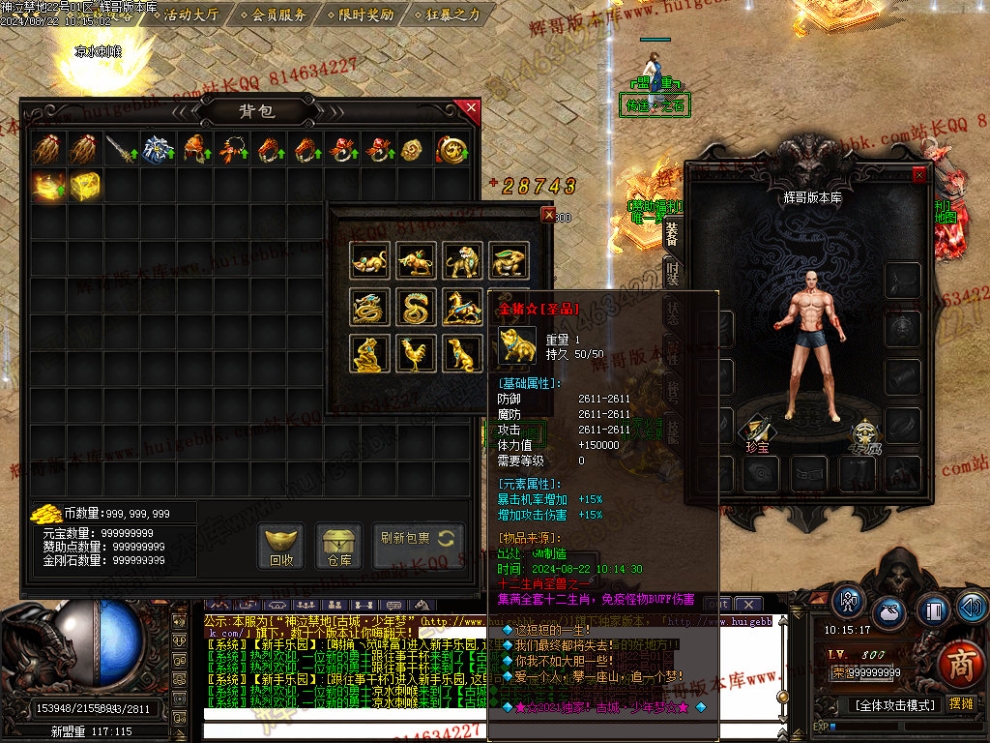The width and height of the screenshot is (990, 743).
Task: Open the 活动大厅 activity hall menu
Action: click(190, 15)
